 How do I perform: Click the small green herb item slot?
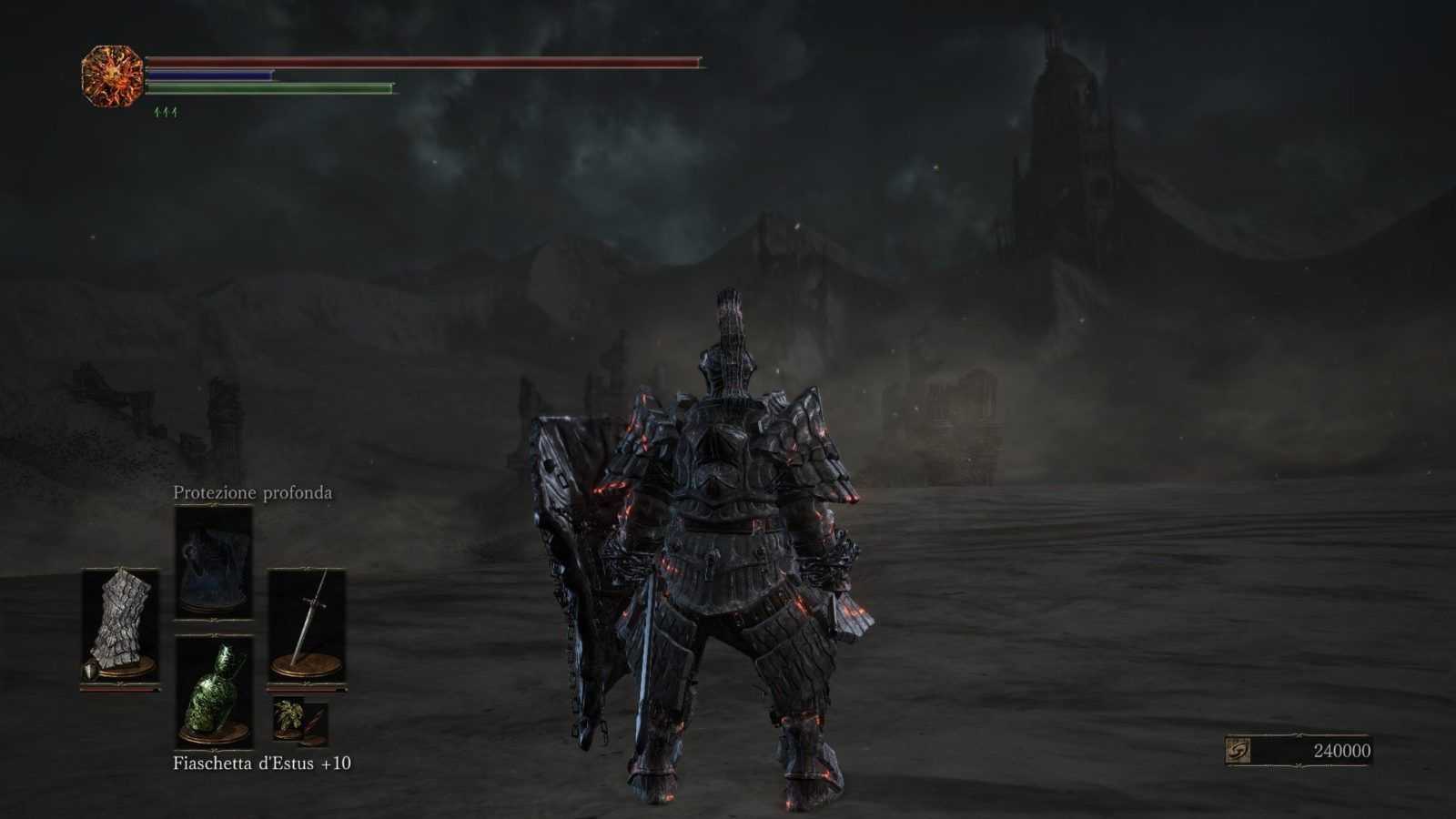[289, 721]
